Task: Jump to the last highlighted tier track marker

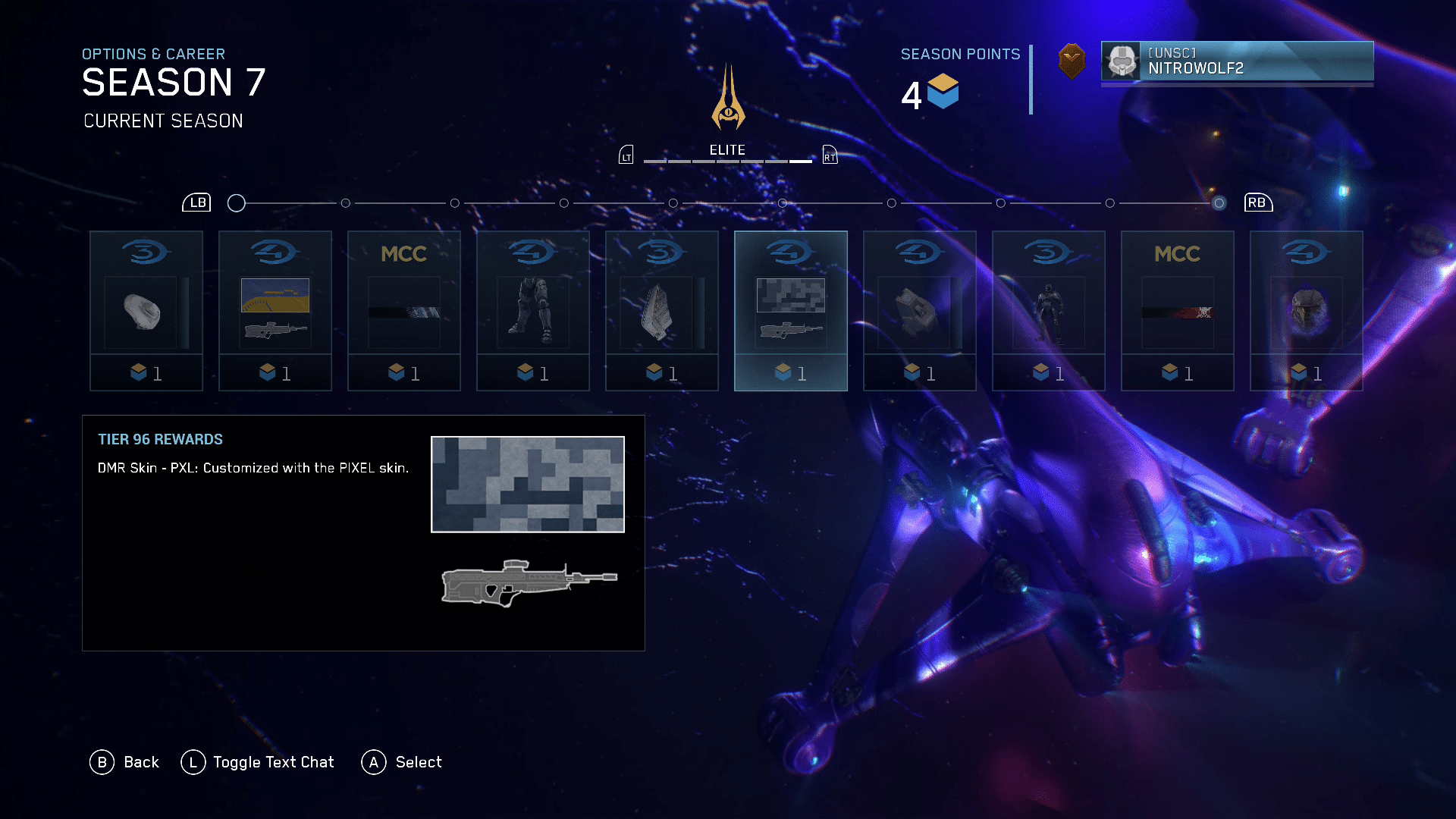Action: [1219, 203]
